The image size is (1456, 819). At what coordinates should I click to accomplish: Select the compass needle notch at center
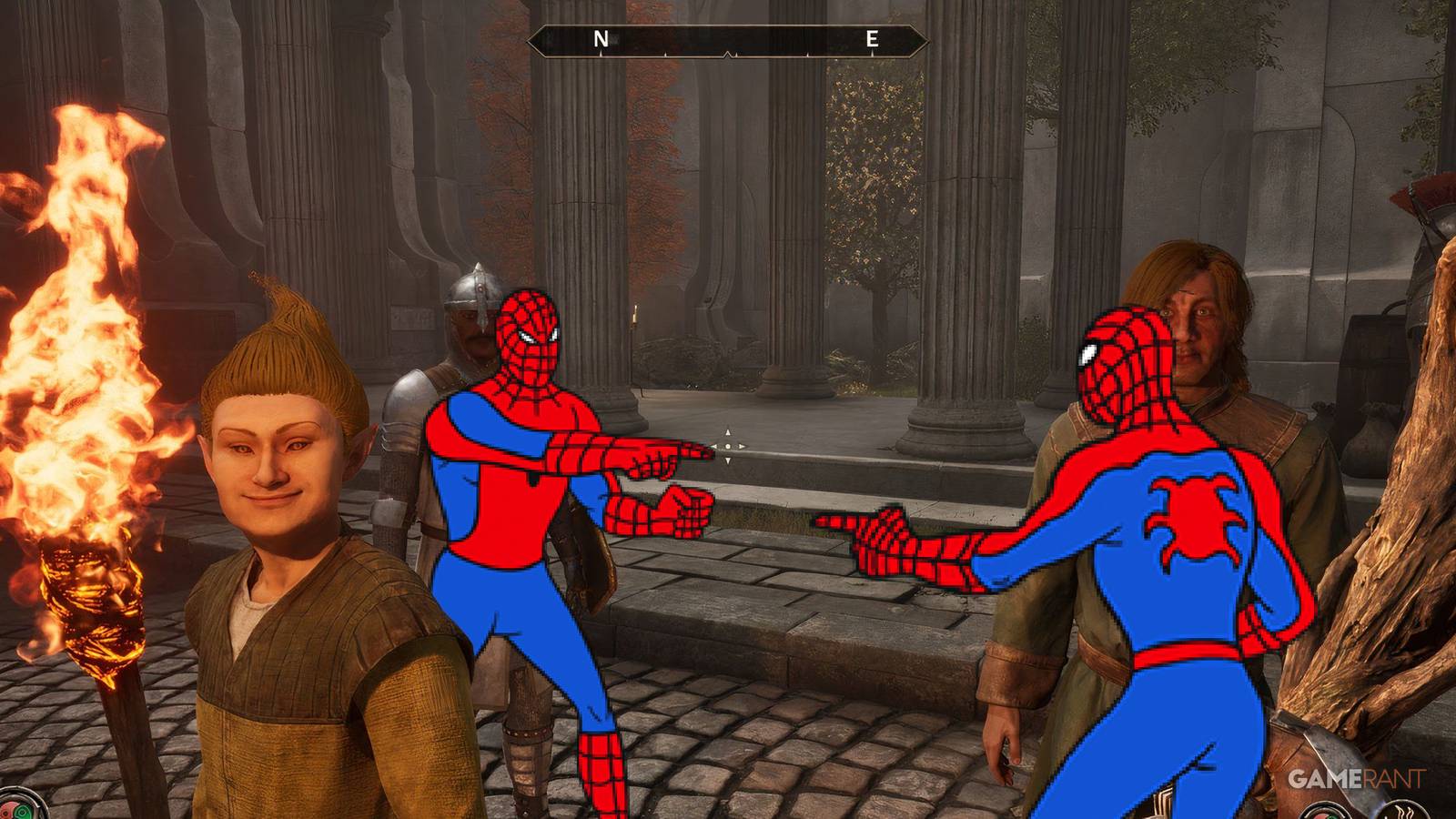click(726, 53)
